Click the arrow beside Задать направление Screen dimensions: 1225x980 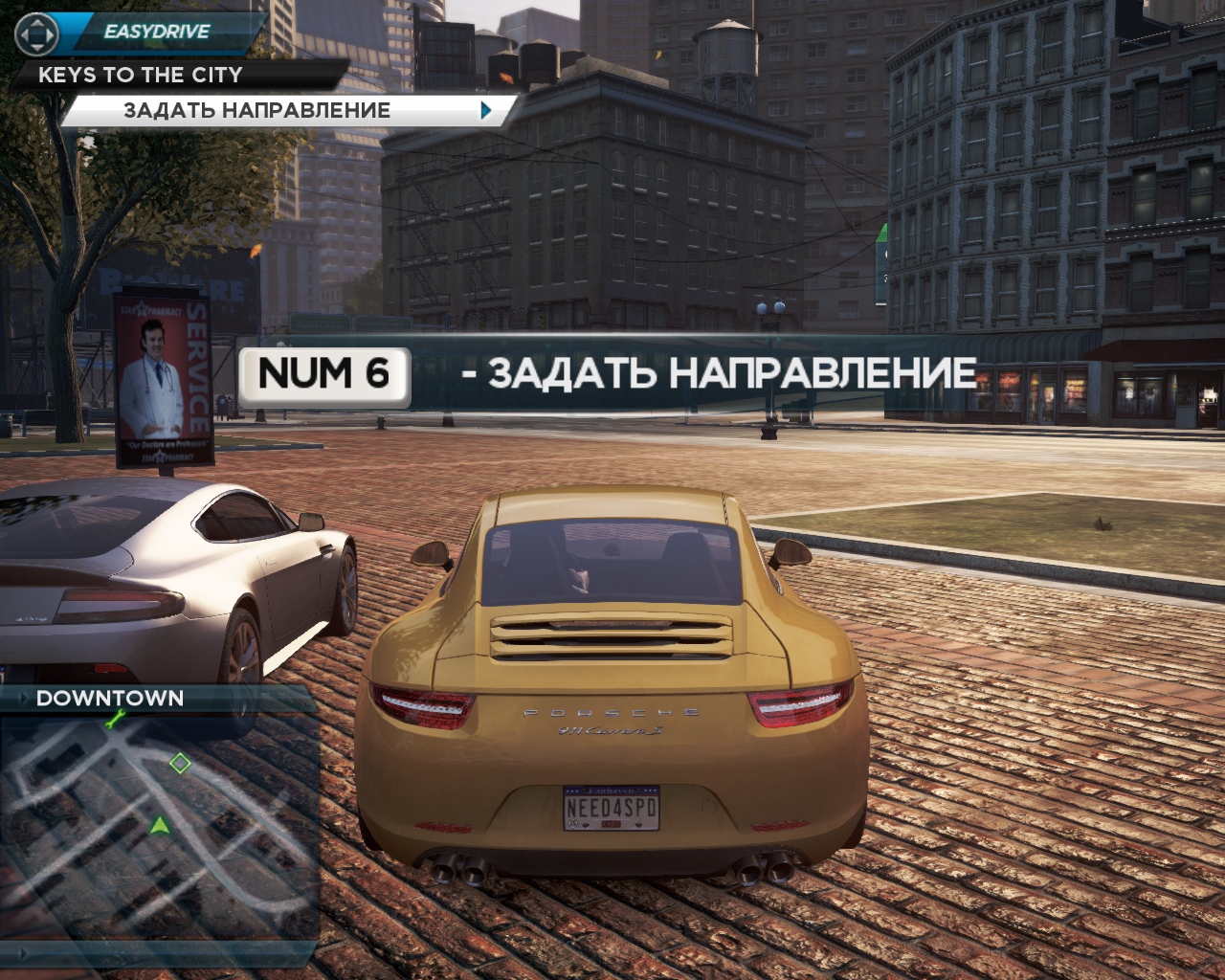(x=486, y=111)
